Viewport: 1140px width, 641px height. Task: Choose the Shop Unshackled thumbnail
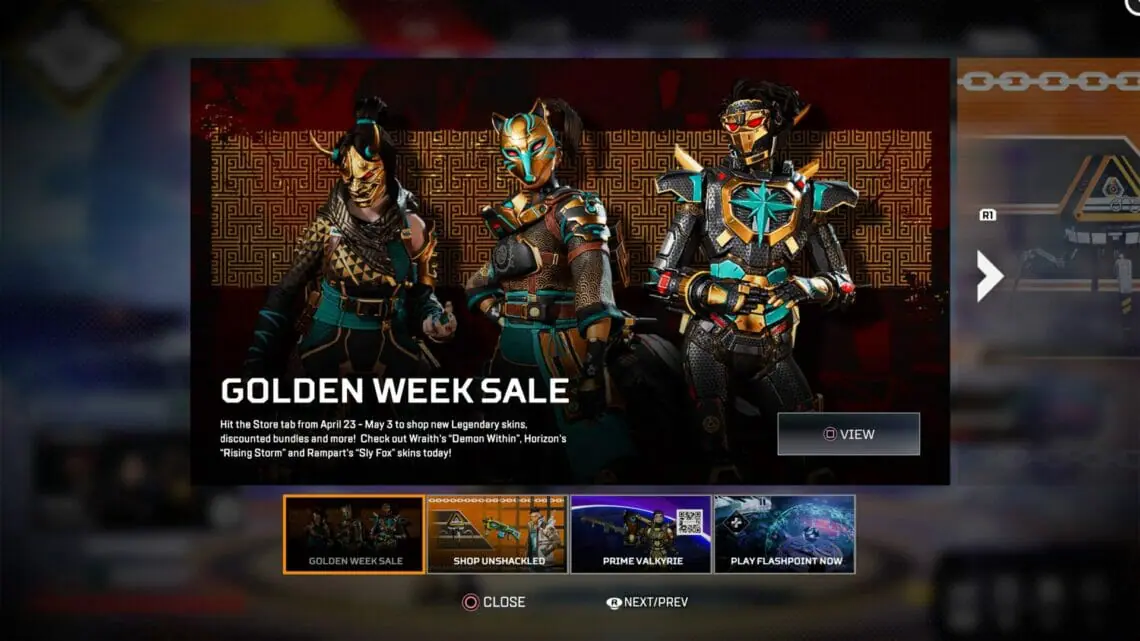497,534
